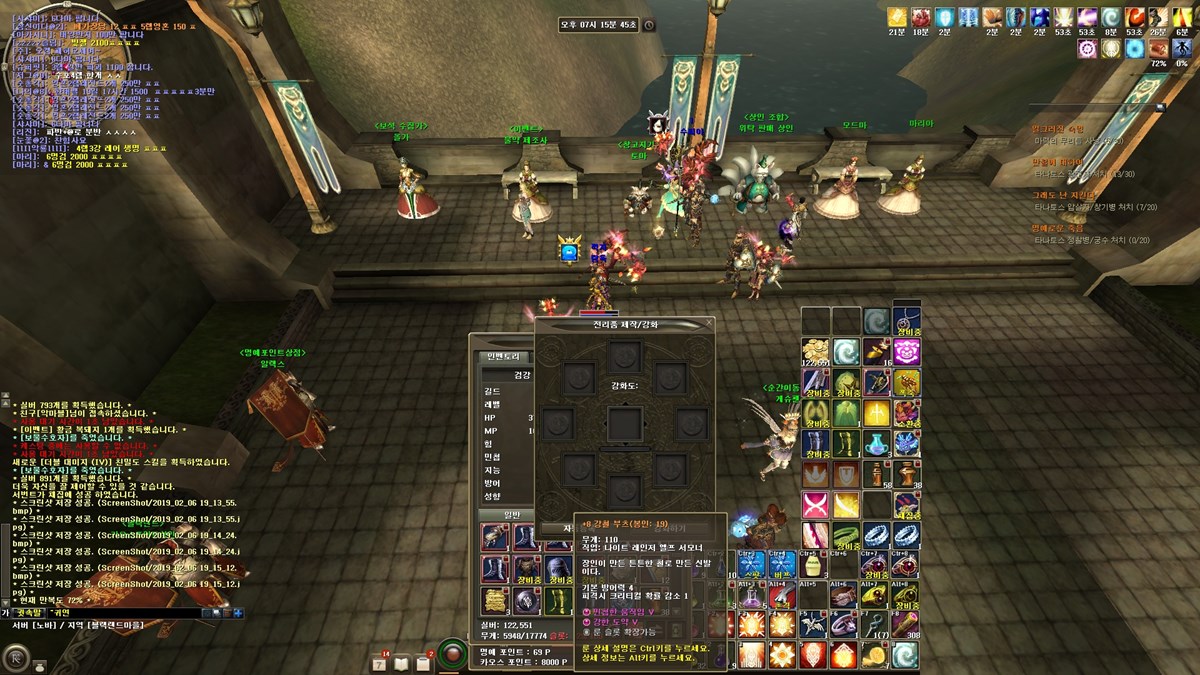Viewport: 1200px width, 675px height.
Task: Click the 귓속말 whisper chat mode button
Action: (28, 612)
